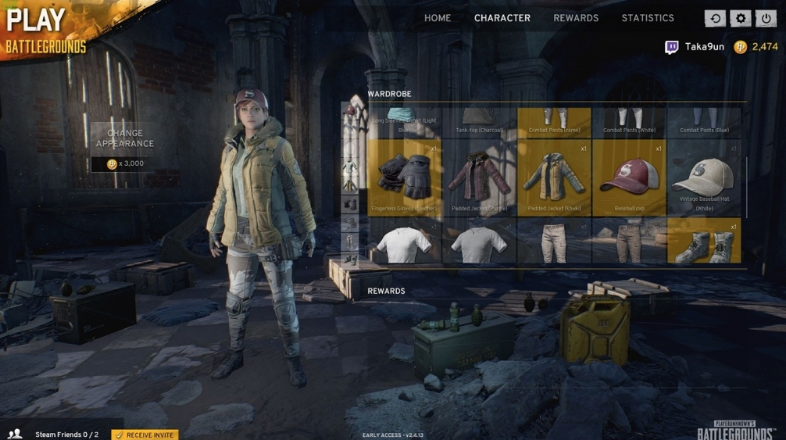Pick the Vintage Baseball Hat (White)

coord(703,177)
